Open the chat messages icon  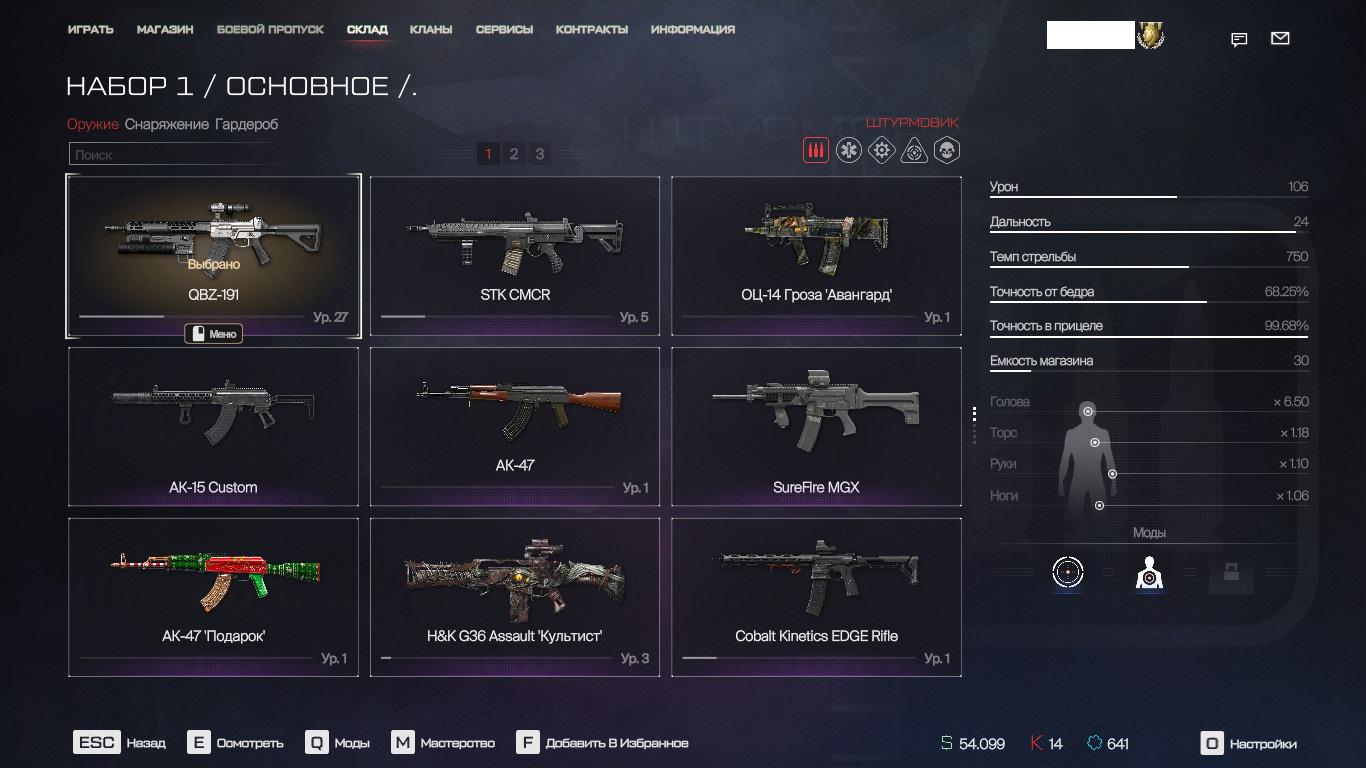(1239, 40)
